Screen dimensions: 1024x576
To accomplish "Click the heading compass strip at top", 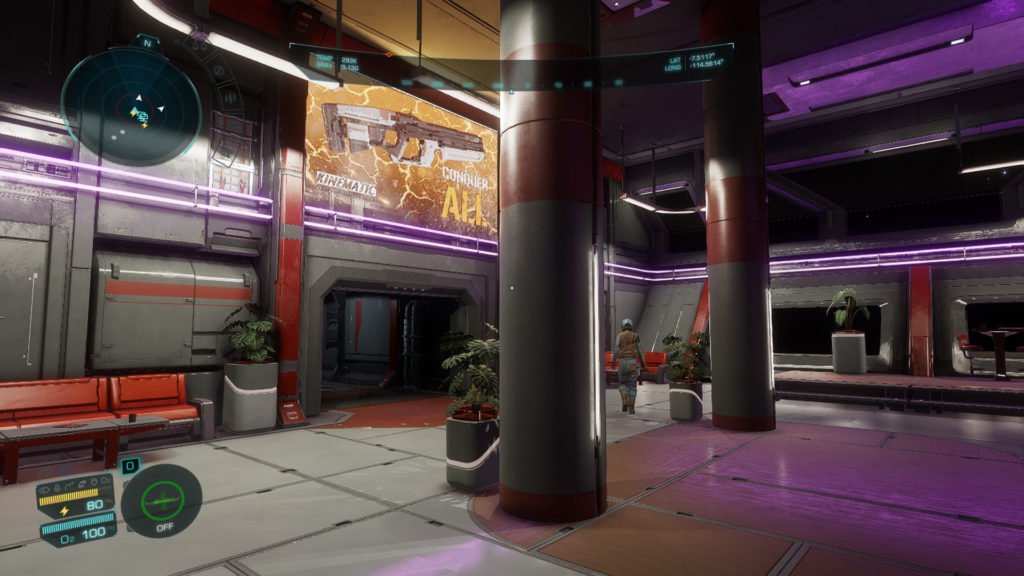I will point(511,83).
